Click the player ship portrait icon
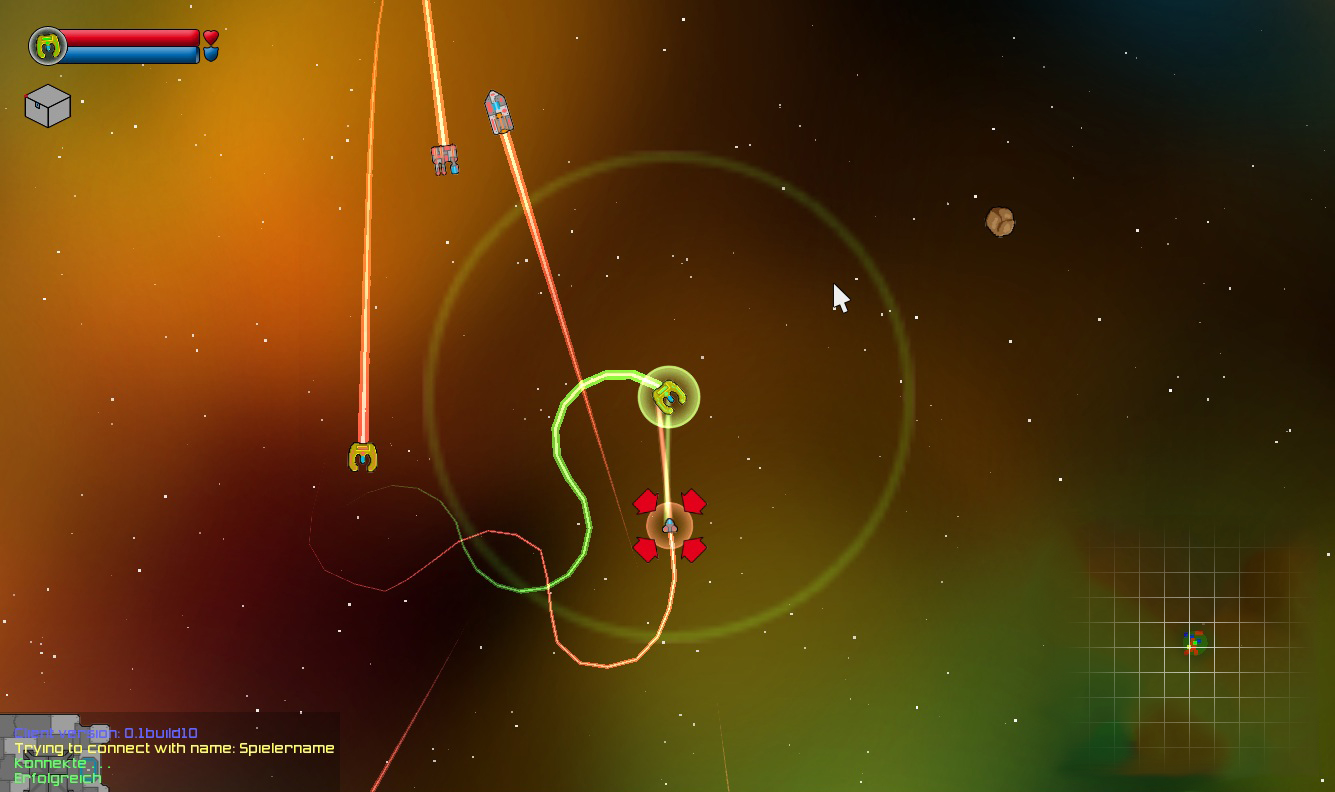1335x792 pixels. [47, 46]
